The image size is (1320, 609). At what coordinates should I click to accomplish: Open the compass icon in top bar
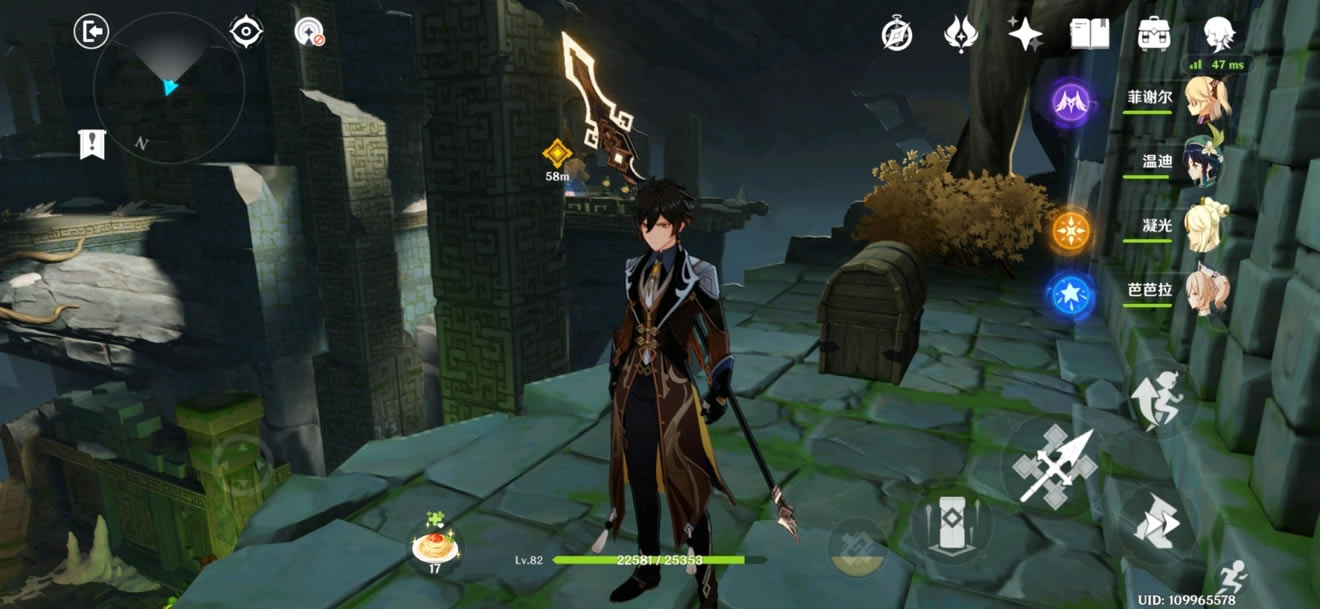click(897, 34)
